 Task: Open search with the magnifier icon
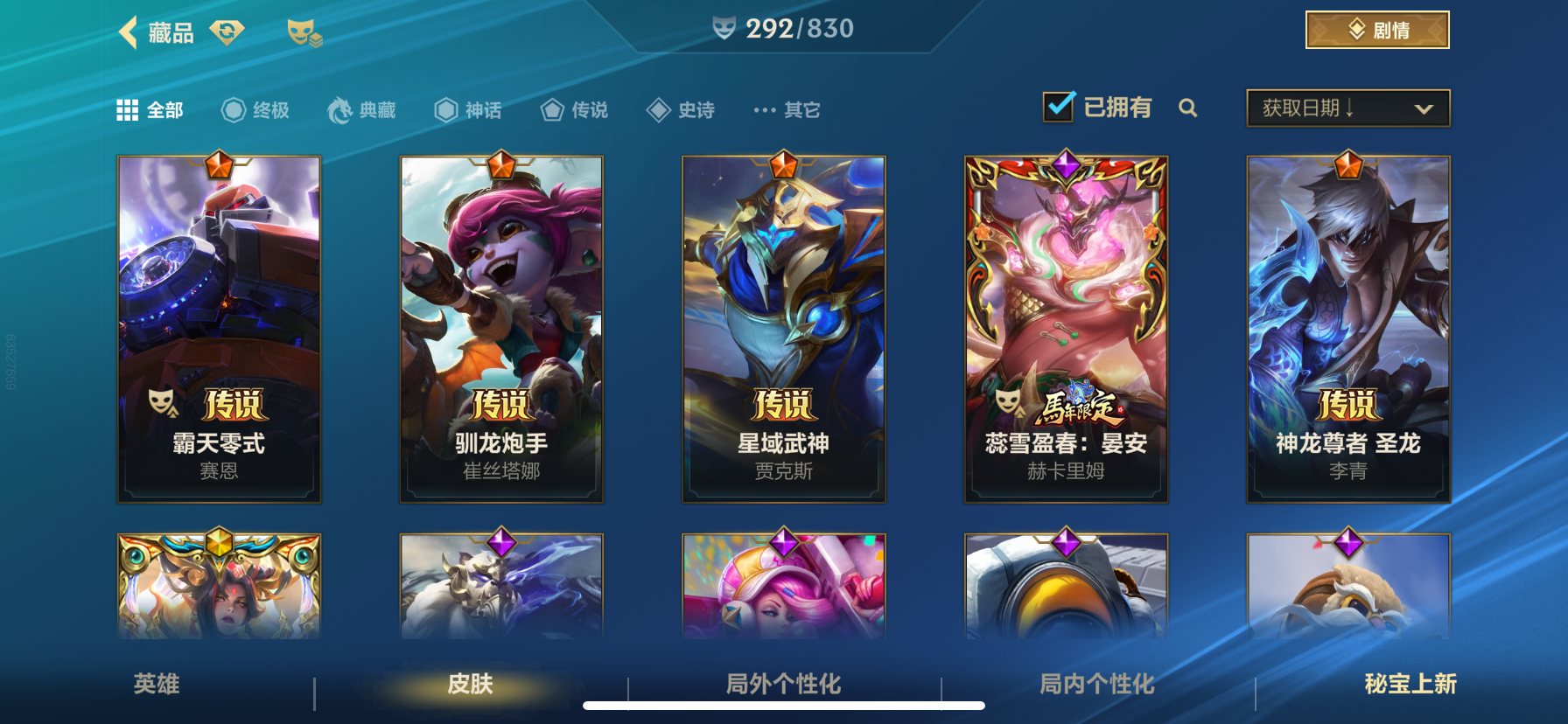click(x=1188, y=108)
